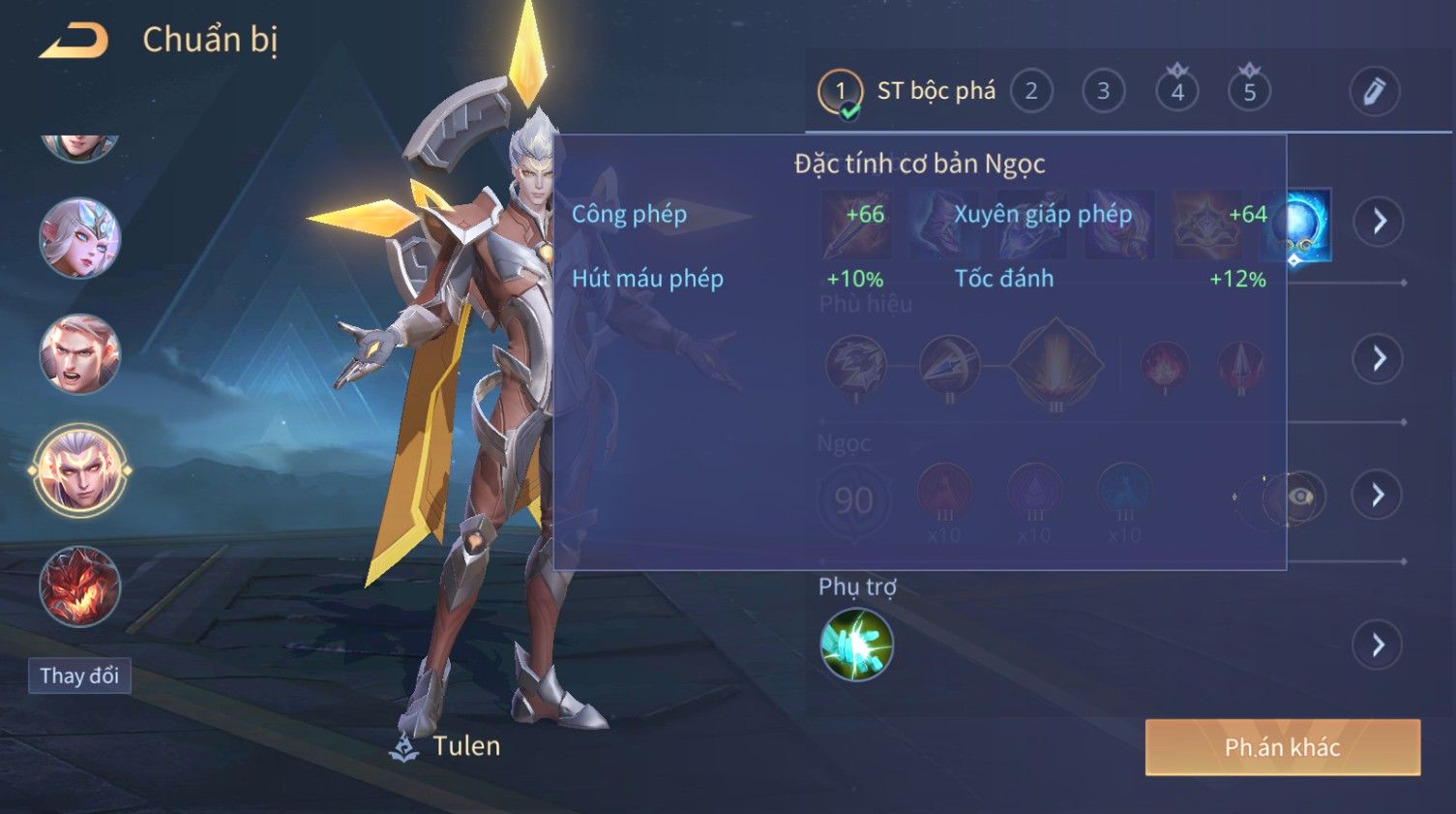Screen dimensions: 1456x814
Task: Switch to preset slot 2
Action: coord(1031,92)
